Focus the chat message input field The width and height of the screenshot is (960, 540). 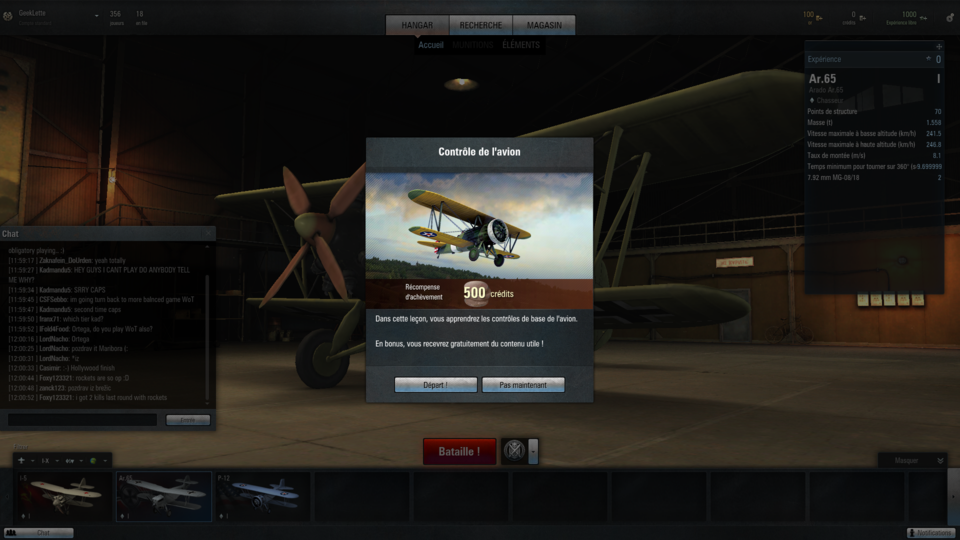(82, 420)
